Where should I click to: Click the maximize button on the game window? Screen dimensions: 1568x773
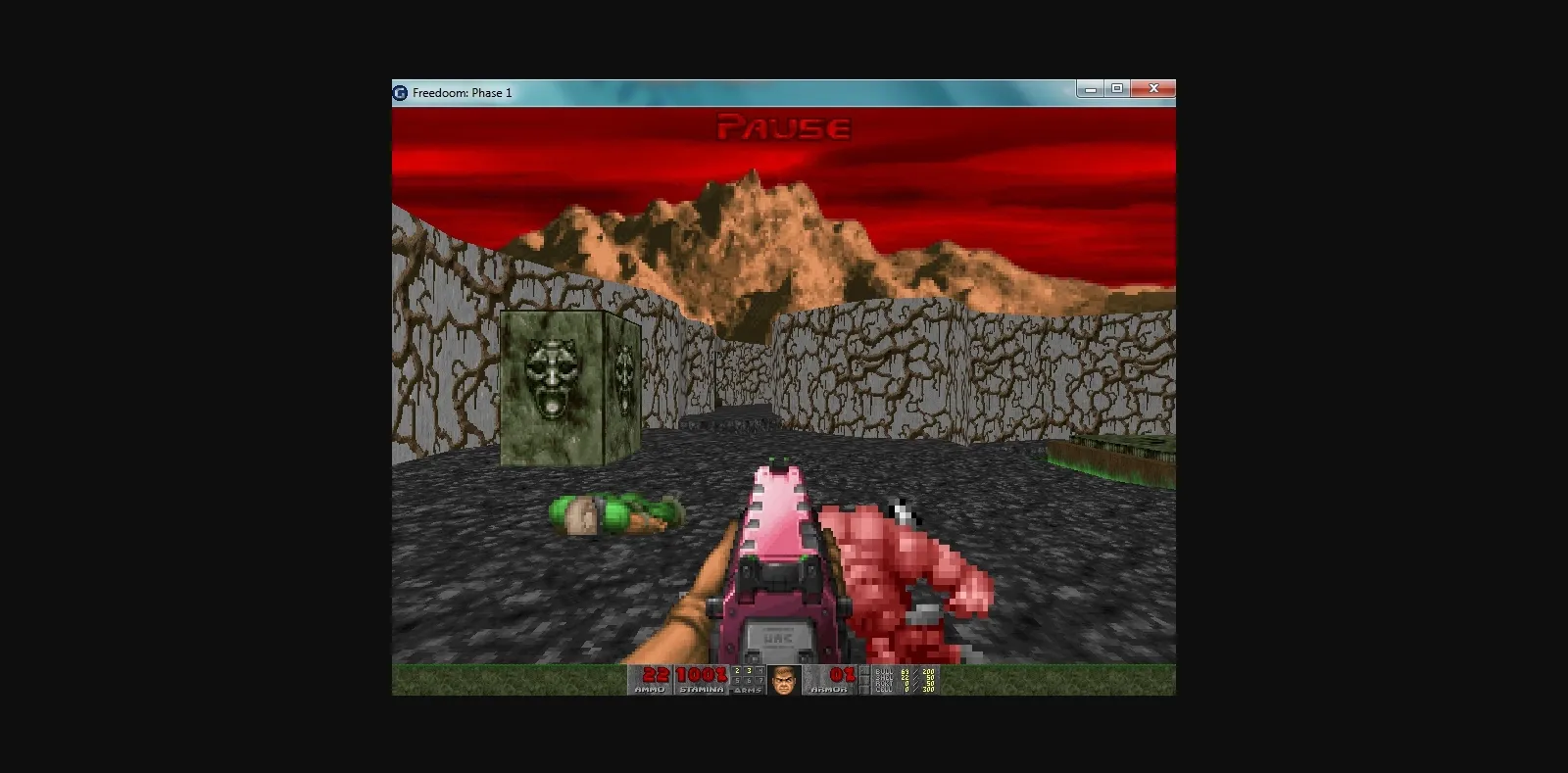[x=1117, y=88]
